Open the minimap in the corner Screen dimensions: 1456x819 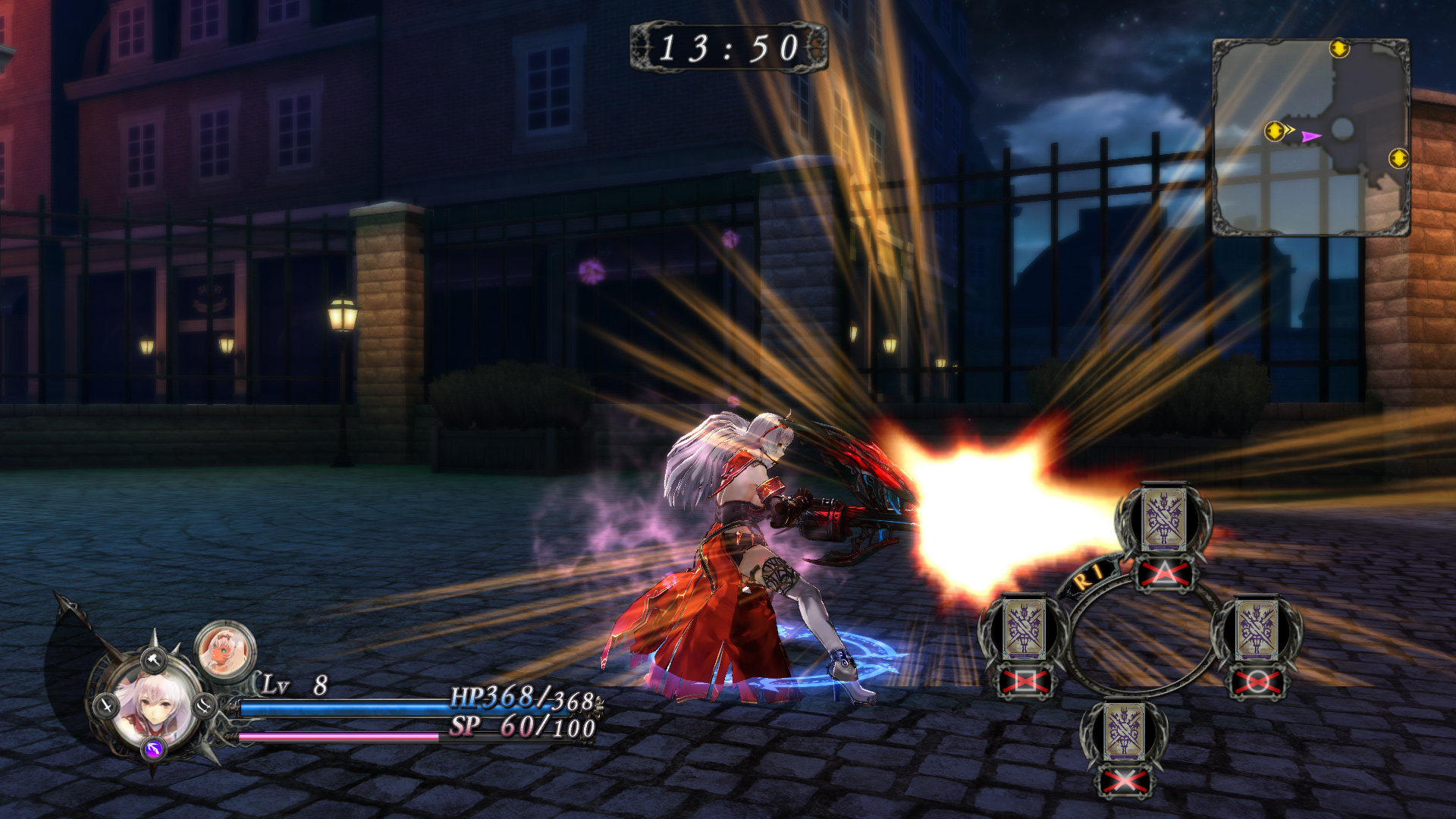pyautogui.click(x=1310, y=138)
